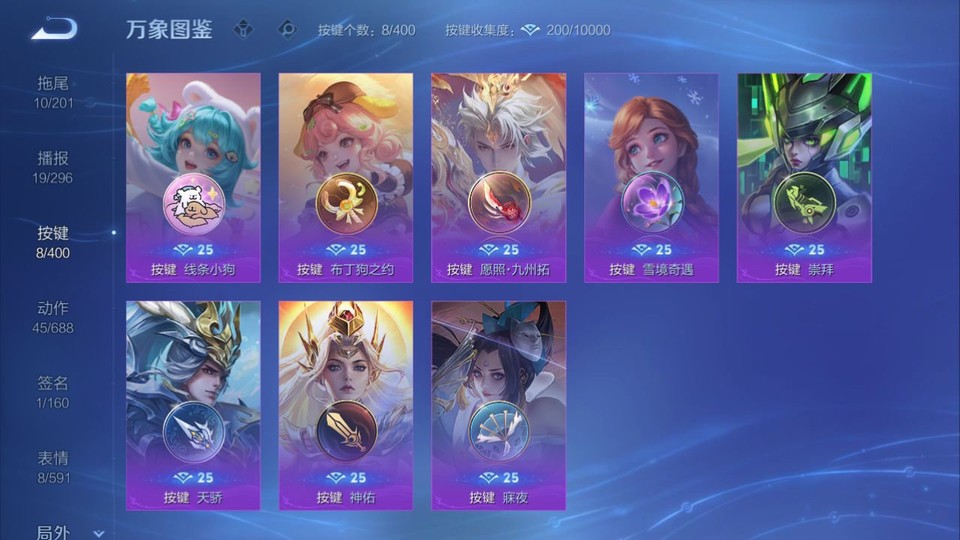Click the second diamond icon beside the title
Image resolution: width=960 pixels, height=540 pixels.
coord(287,30)
